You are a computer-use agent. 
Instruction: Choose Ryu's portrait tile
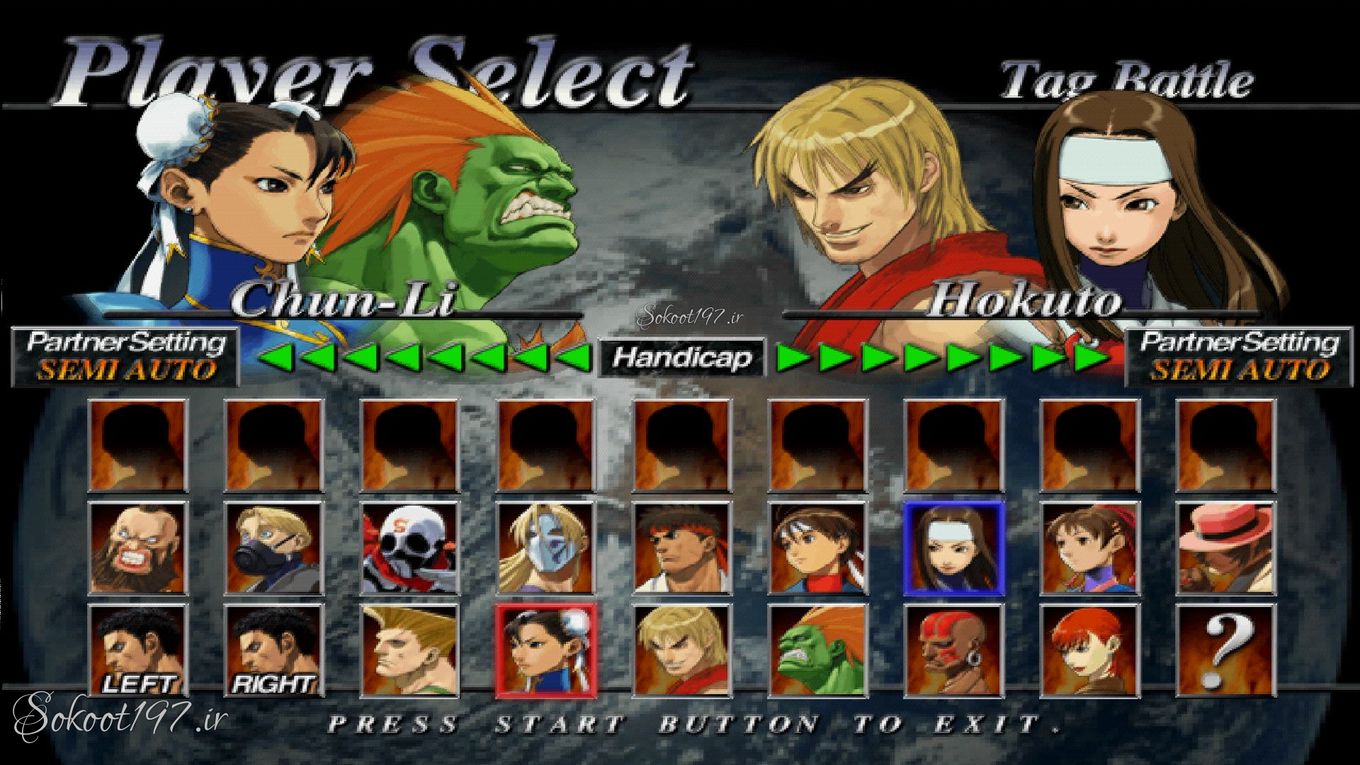click(681, 549)
